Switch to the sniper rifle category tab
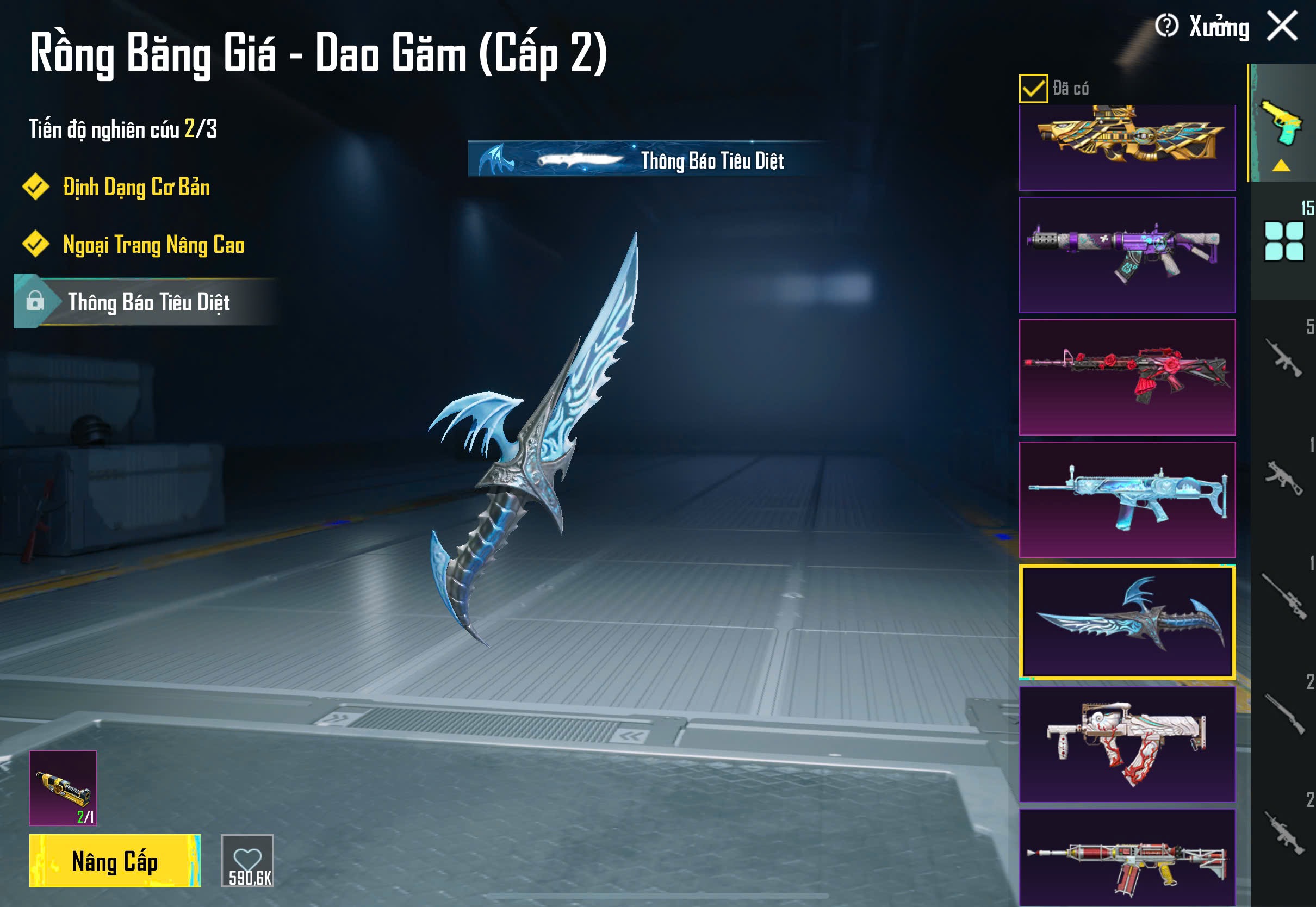 [x=1283, y=597]
